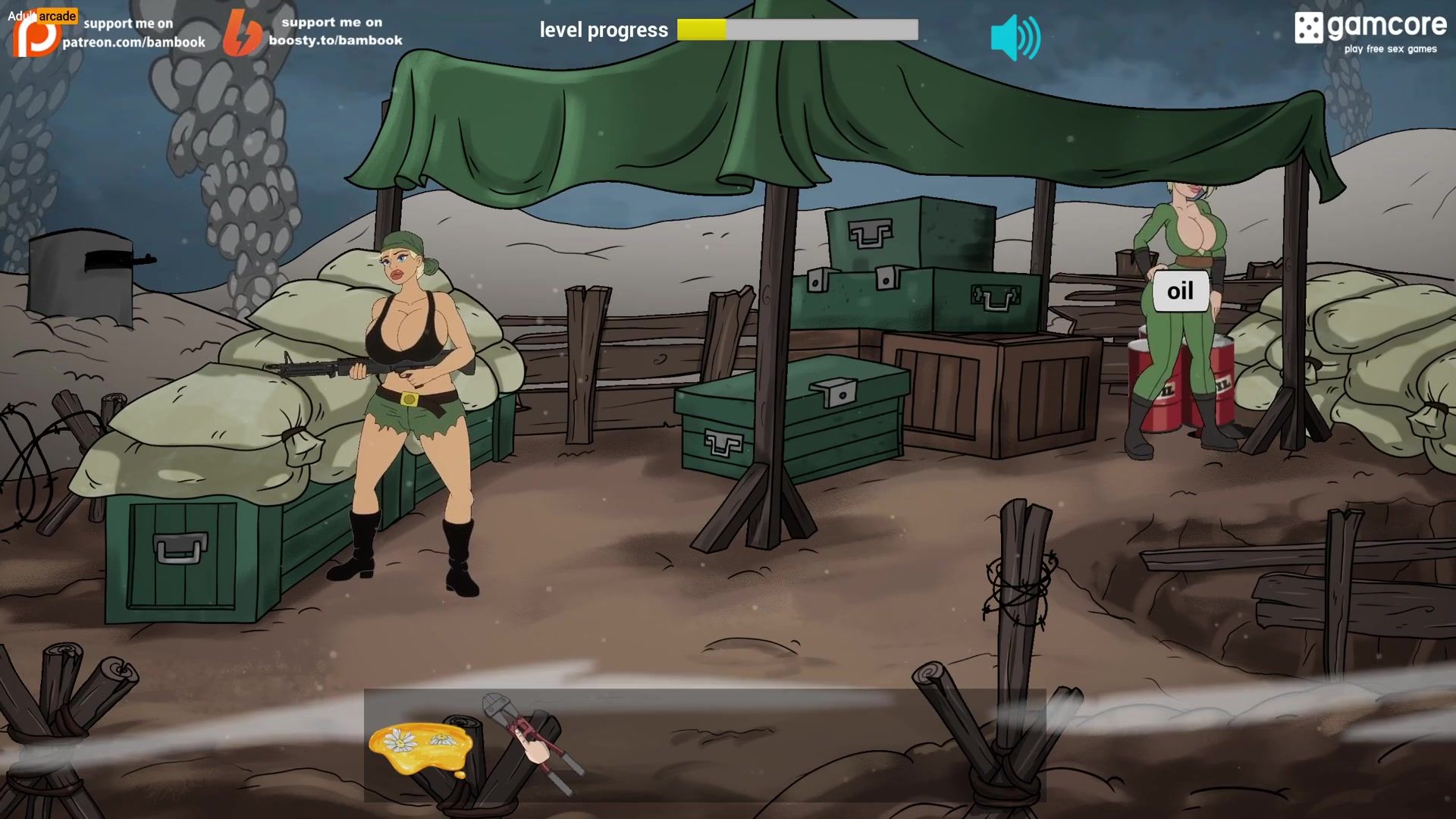Click the "oil" label button

[x=1180, y=291]
